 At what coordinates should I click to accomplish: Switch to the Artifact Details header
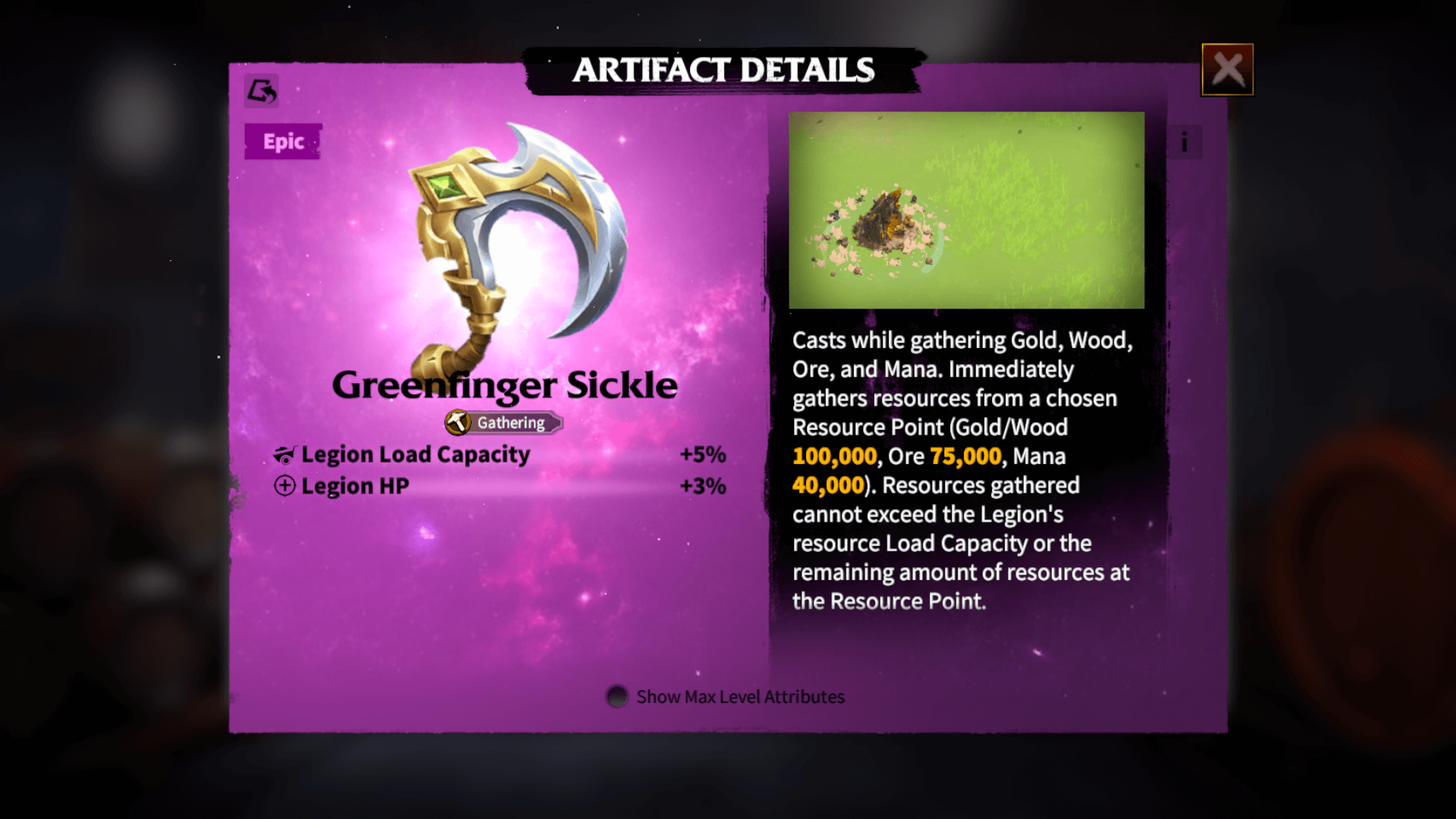[x=726, y=70]
